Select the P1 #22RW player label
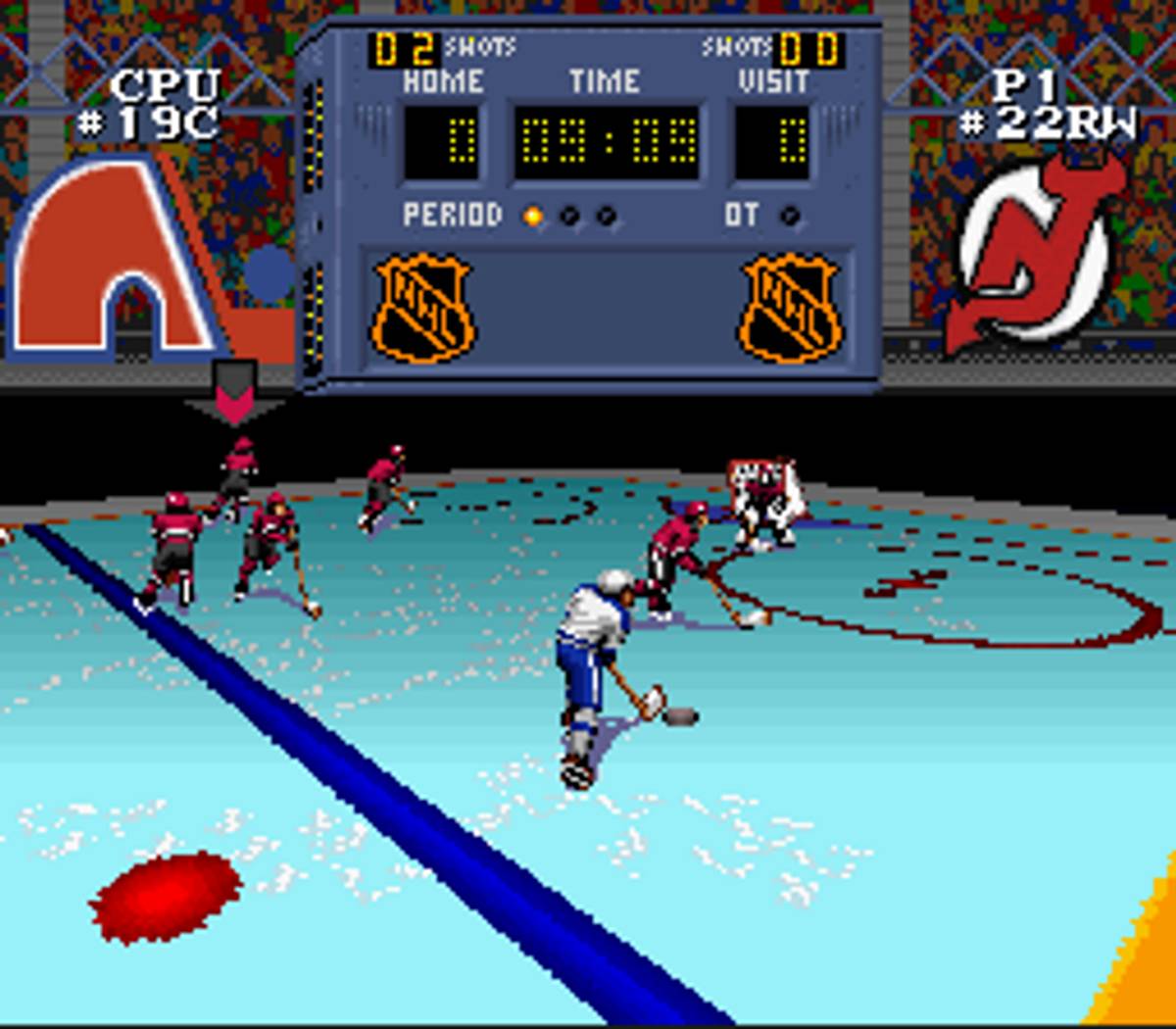1176x1029 pixels. tap(1045, 104)
